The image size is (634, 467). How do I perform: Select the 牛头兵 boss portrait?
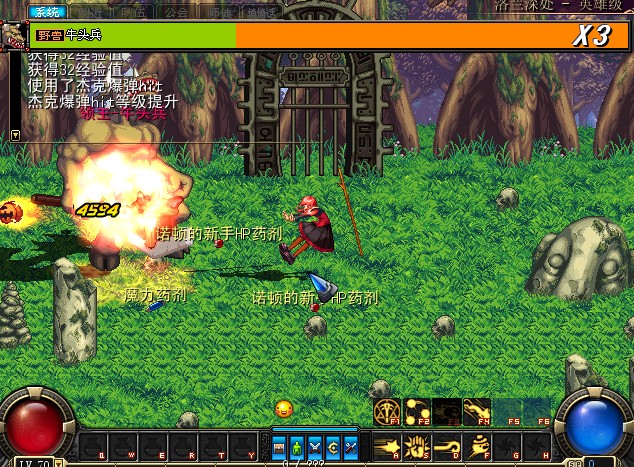pyautogui.click(x=17, y=35)
